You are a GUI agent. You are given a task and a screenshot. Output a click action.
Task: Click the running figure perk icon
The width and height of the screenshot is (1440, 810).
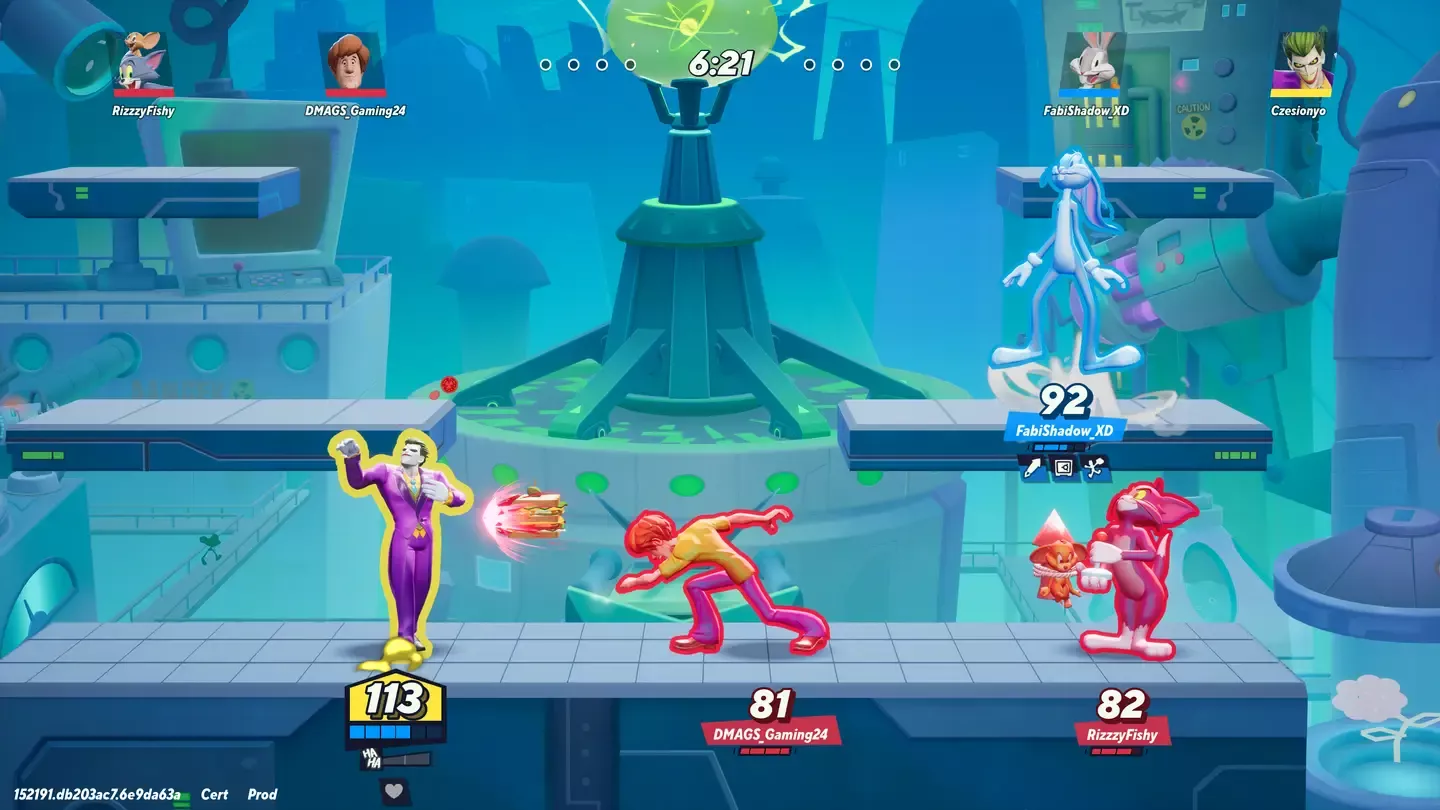[1096, 466]
